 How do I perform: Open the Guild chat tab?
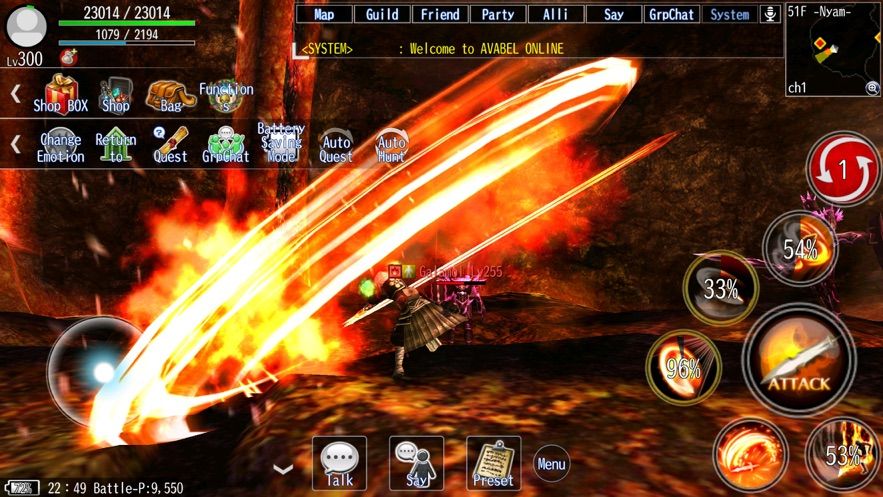click(382, 14)
